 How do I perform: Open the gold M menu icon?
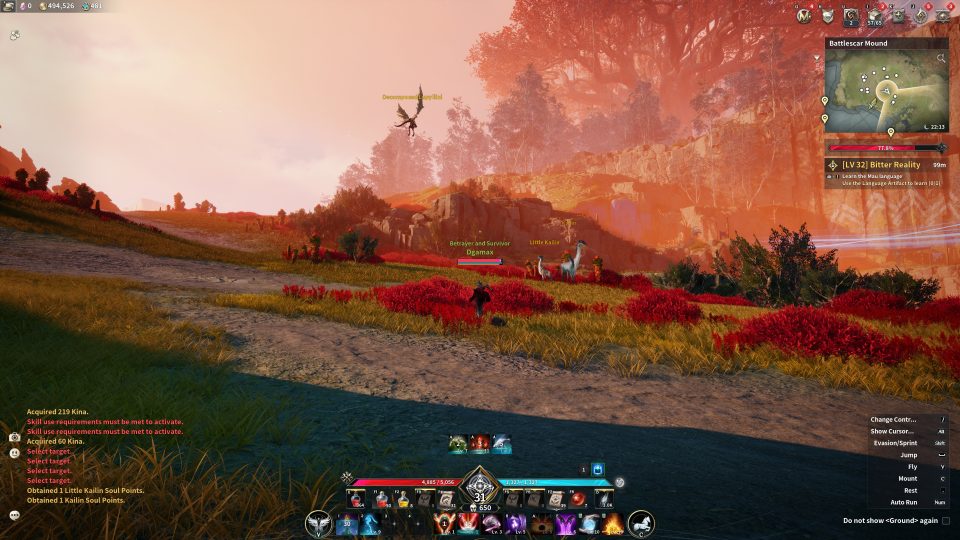point(804,15)
